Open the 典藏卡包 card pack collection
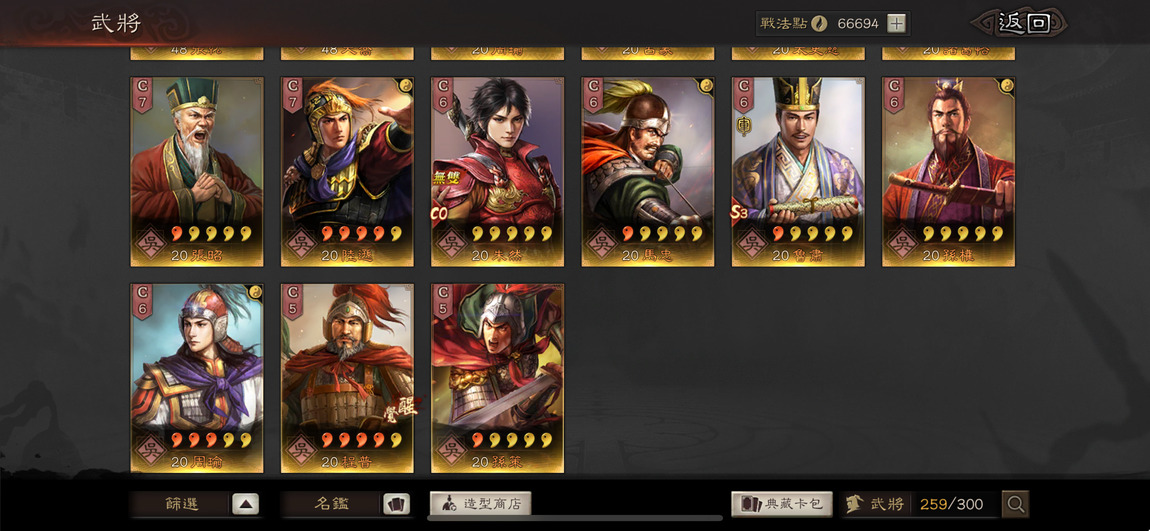The image size is (1150, 531). [782, 504]
